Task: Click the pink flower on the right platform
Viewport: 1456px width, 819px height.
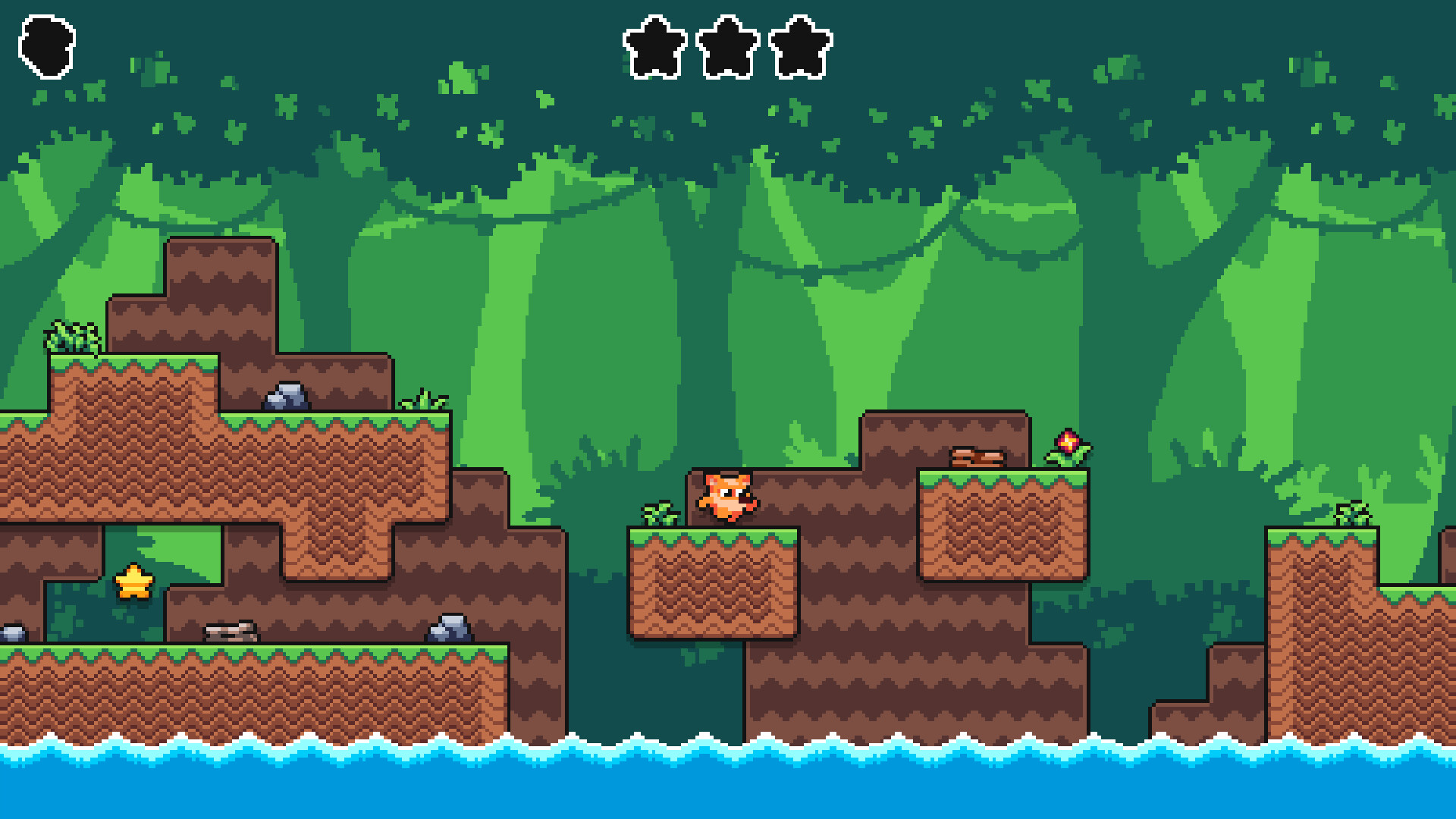Action: [1069, 444]
